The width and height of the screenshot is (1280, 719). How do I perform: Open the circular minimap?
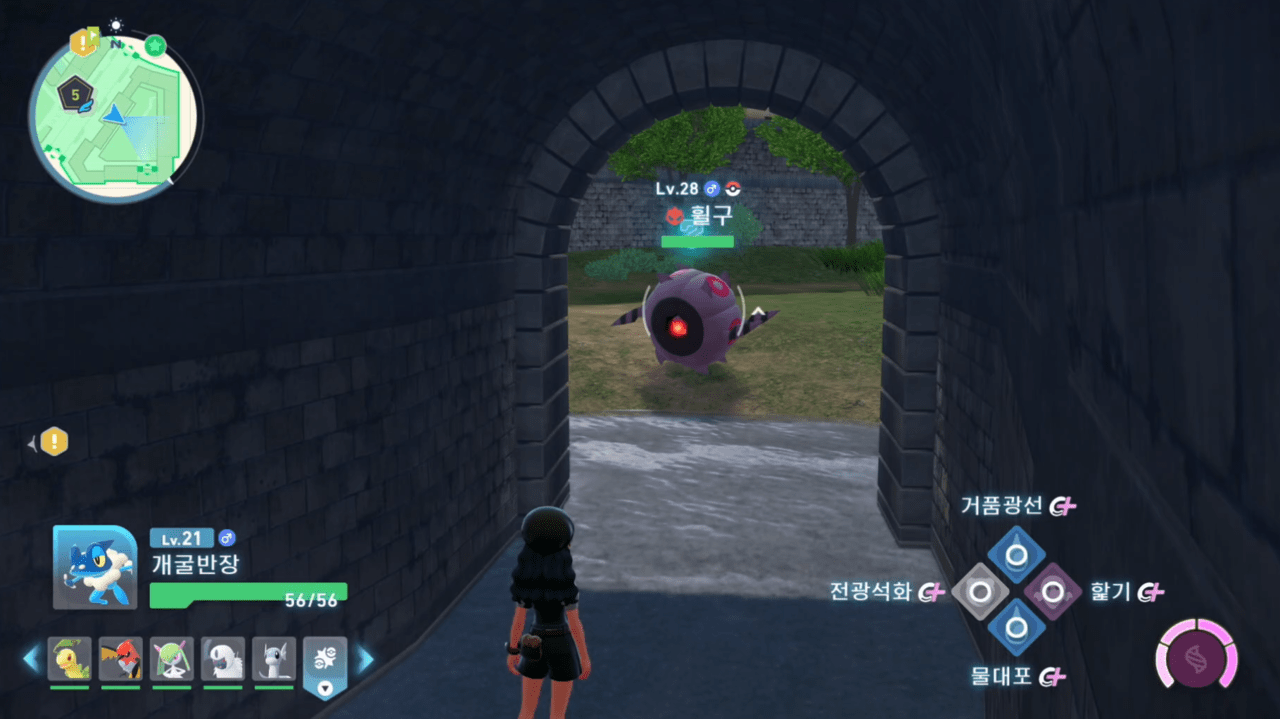point(115,116)
